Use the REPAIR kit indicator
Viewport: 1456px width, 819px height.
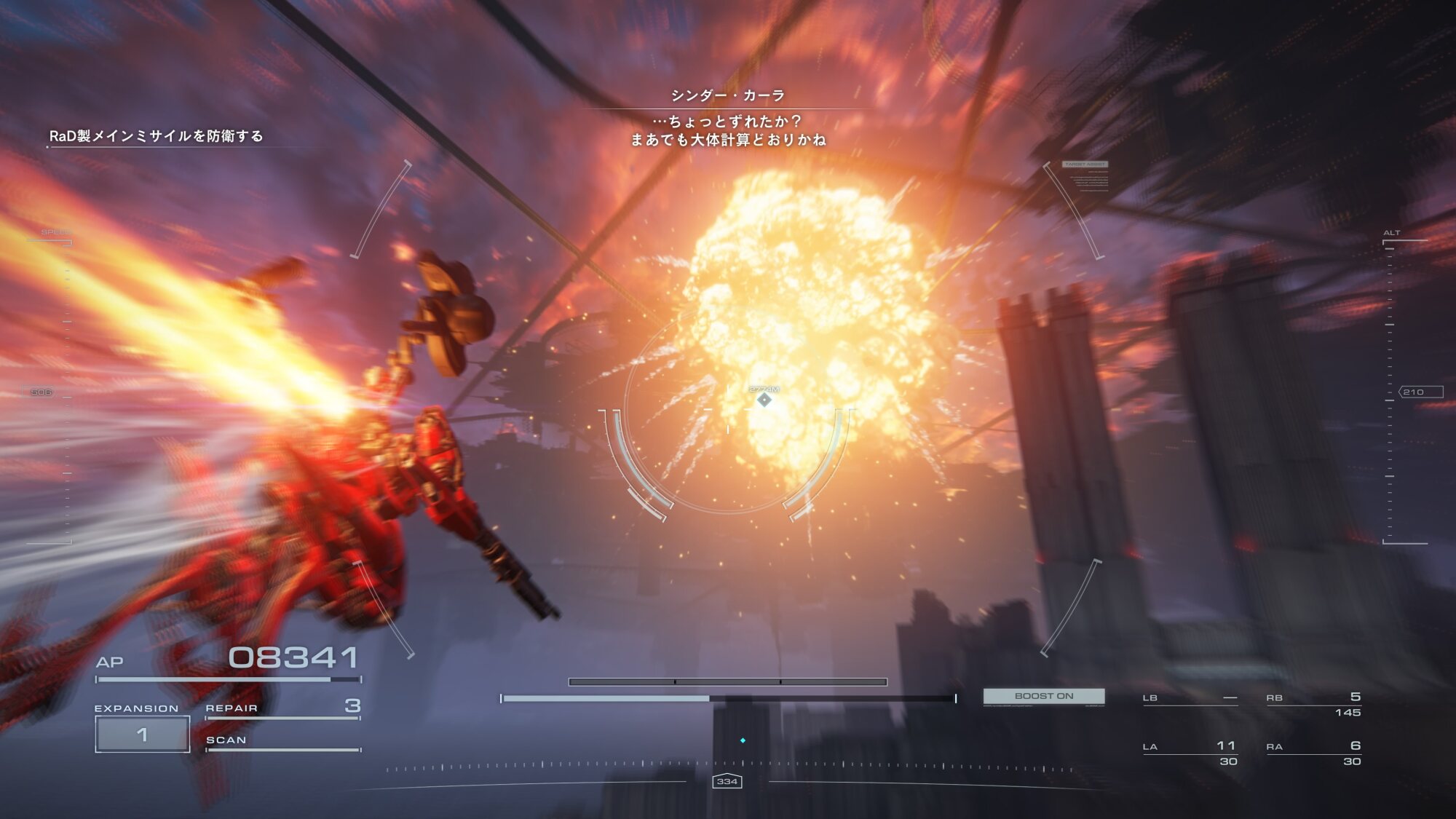[283, 708]
